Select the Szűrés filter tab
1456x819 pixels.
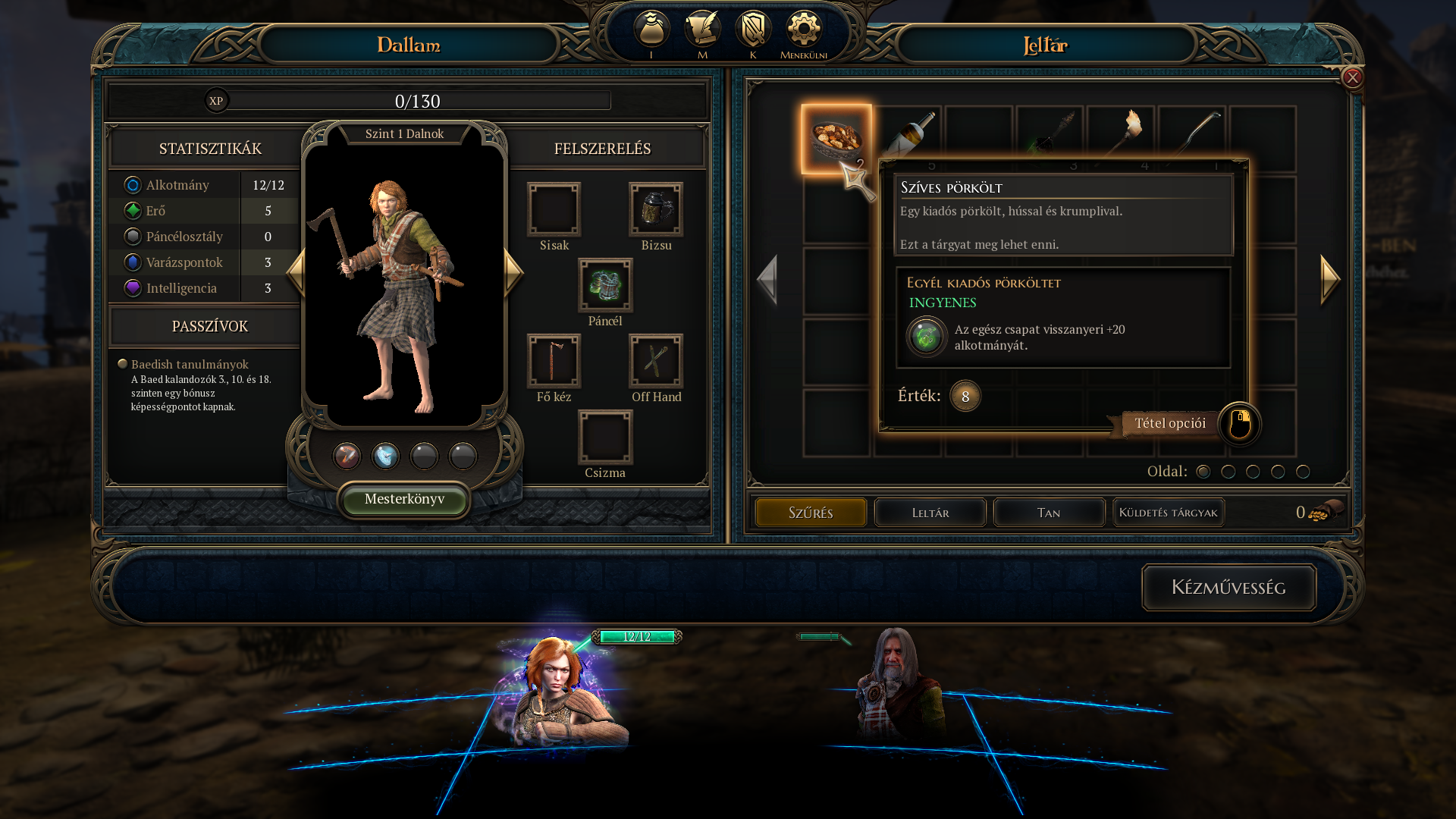[811, 513]
